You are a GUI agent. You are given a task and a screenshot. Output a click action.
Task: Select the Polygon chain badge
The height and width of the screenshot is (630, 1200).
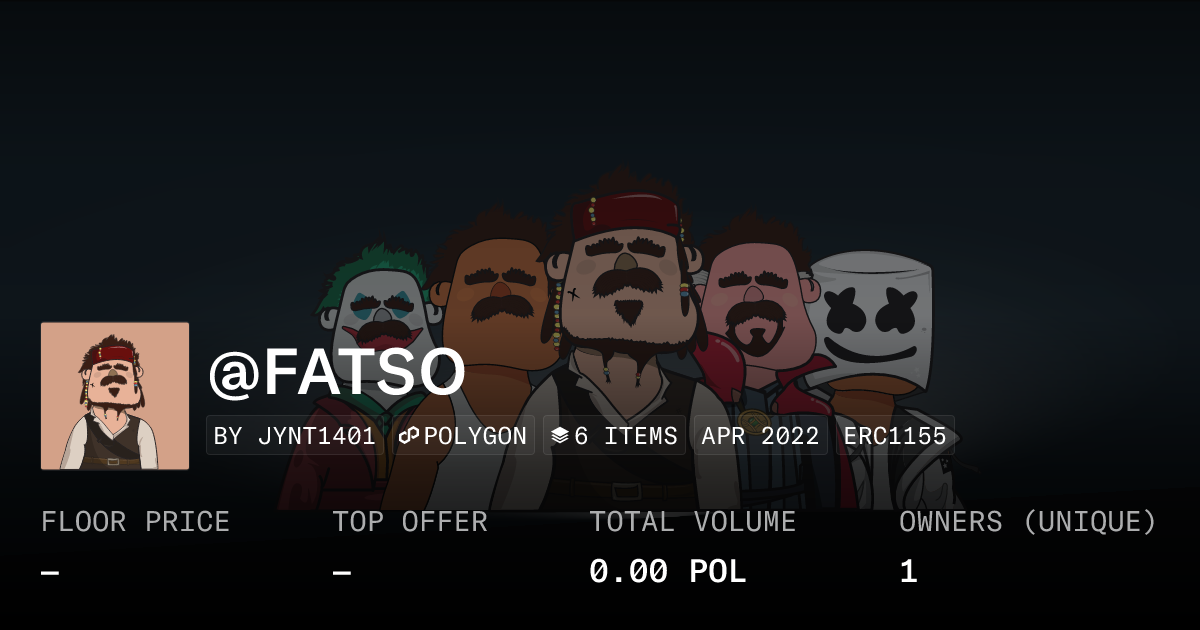[x=463, y=436]
